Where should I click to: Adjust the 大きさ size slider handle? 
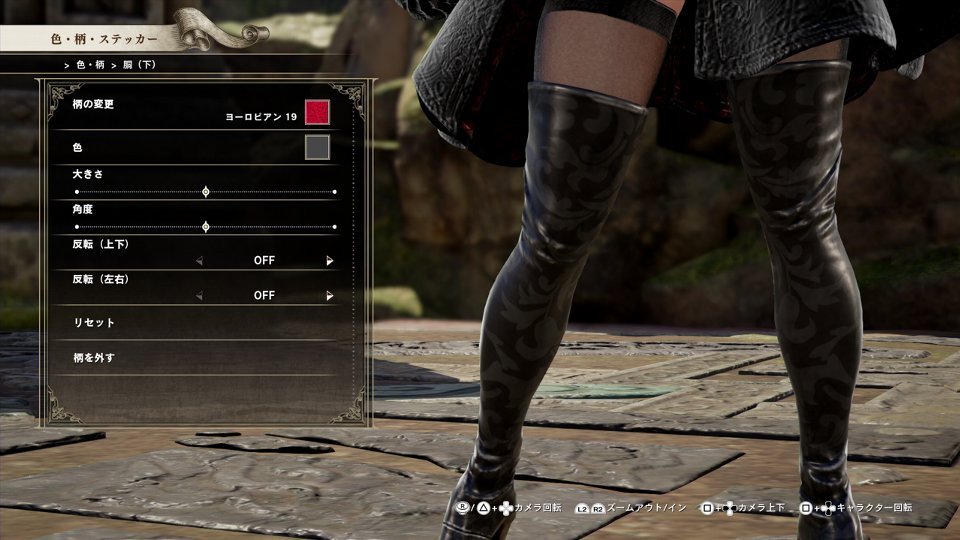(x=206, y=191)
